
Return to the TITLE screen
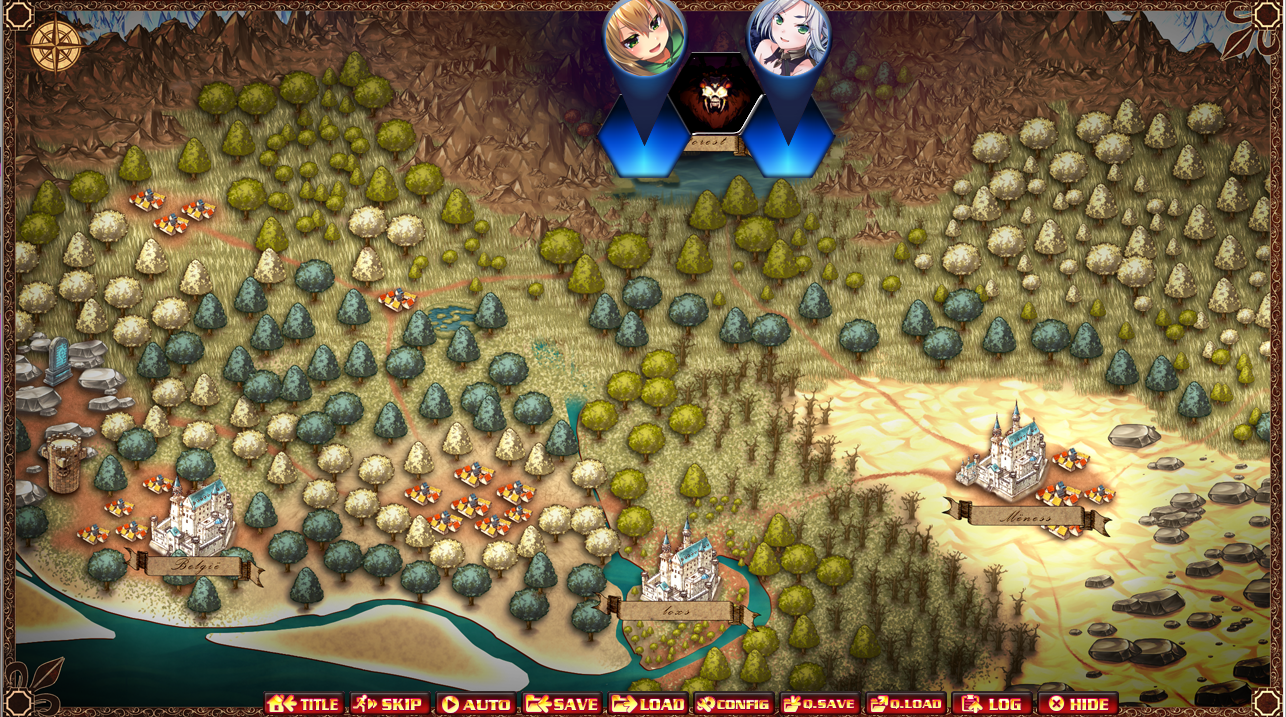coord(305,704)
